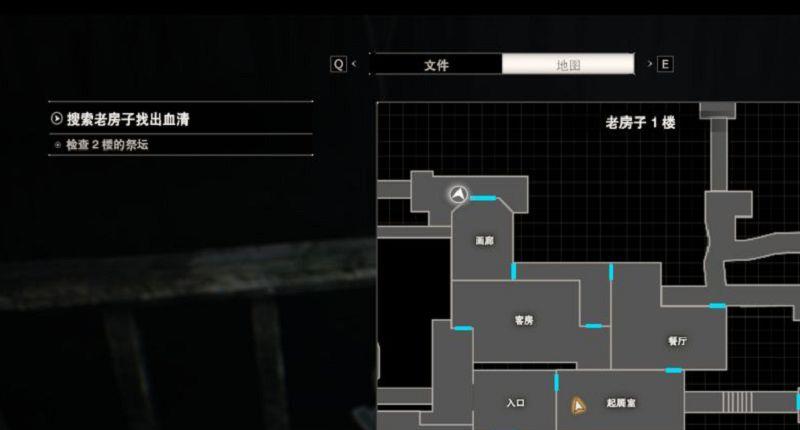Click the 画廊 room on the map
The image size is (800, 430).
tap(484, 241)
